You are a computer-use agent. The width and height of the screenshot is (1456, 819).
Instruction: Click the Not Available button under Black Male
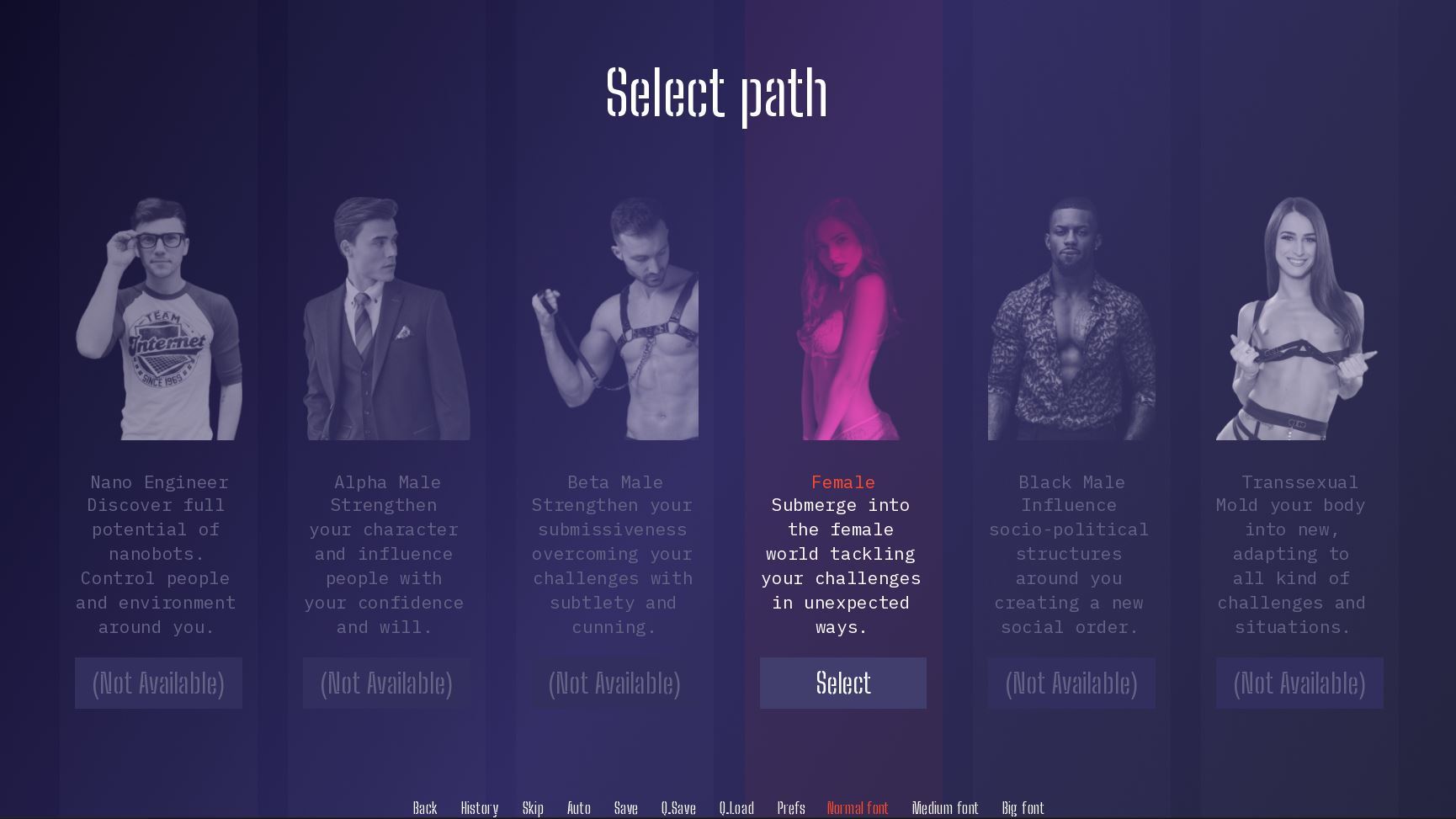1071,683
